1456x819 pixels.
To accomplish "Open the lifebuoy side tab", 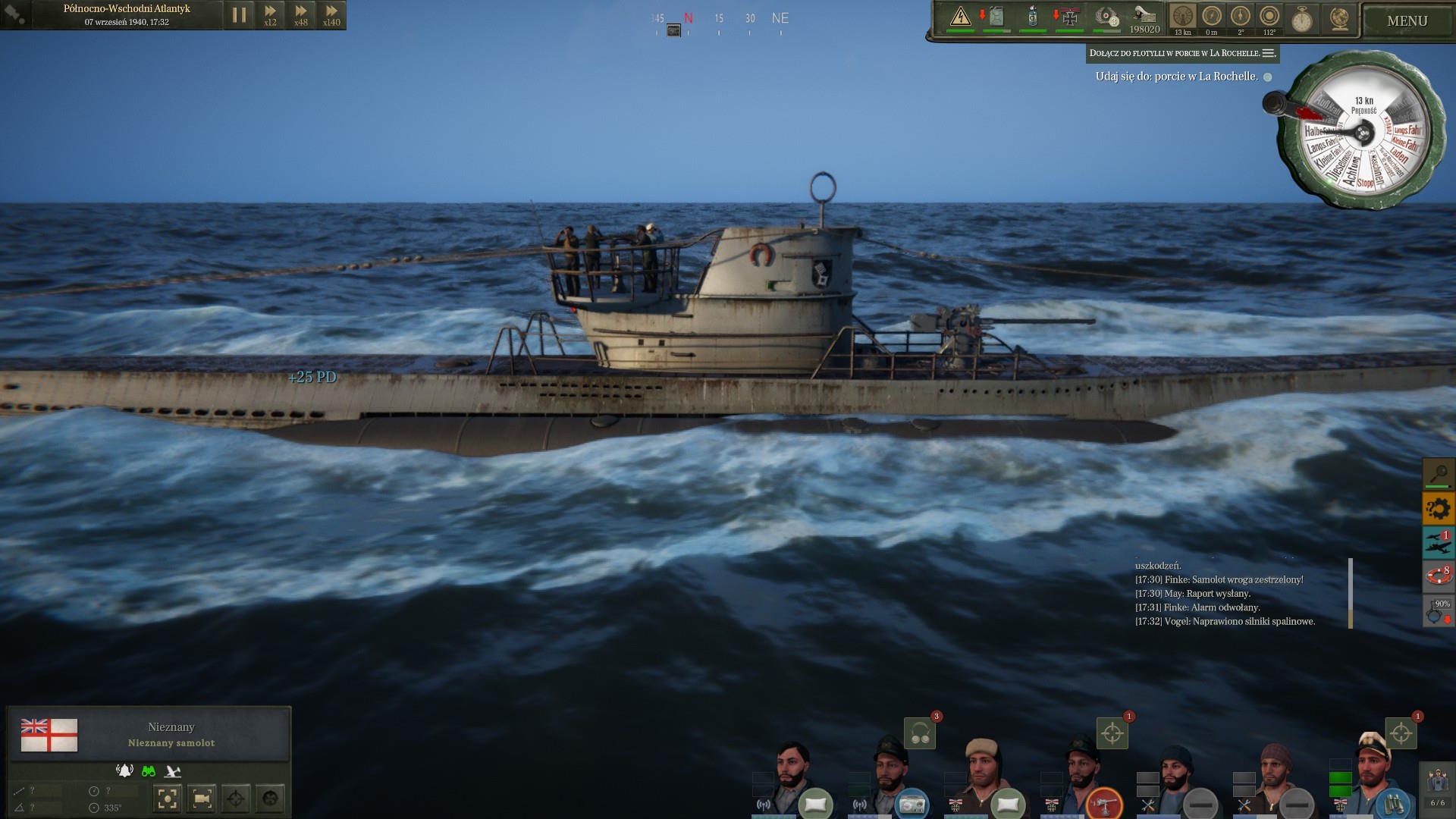I will 1438,576.
